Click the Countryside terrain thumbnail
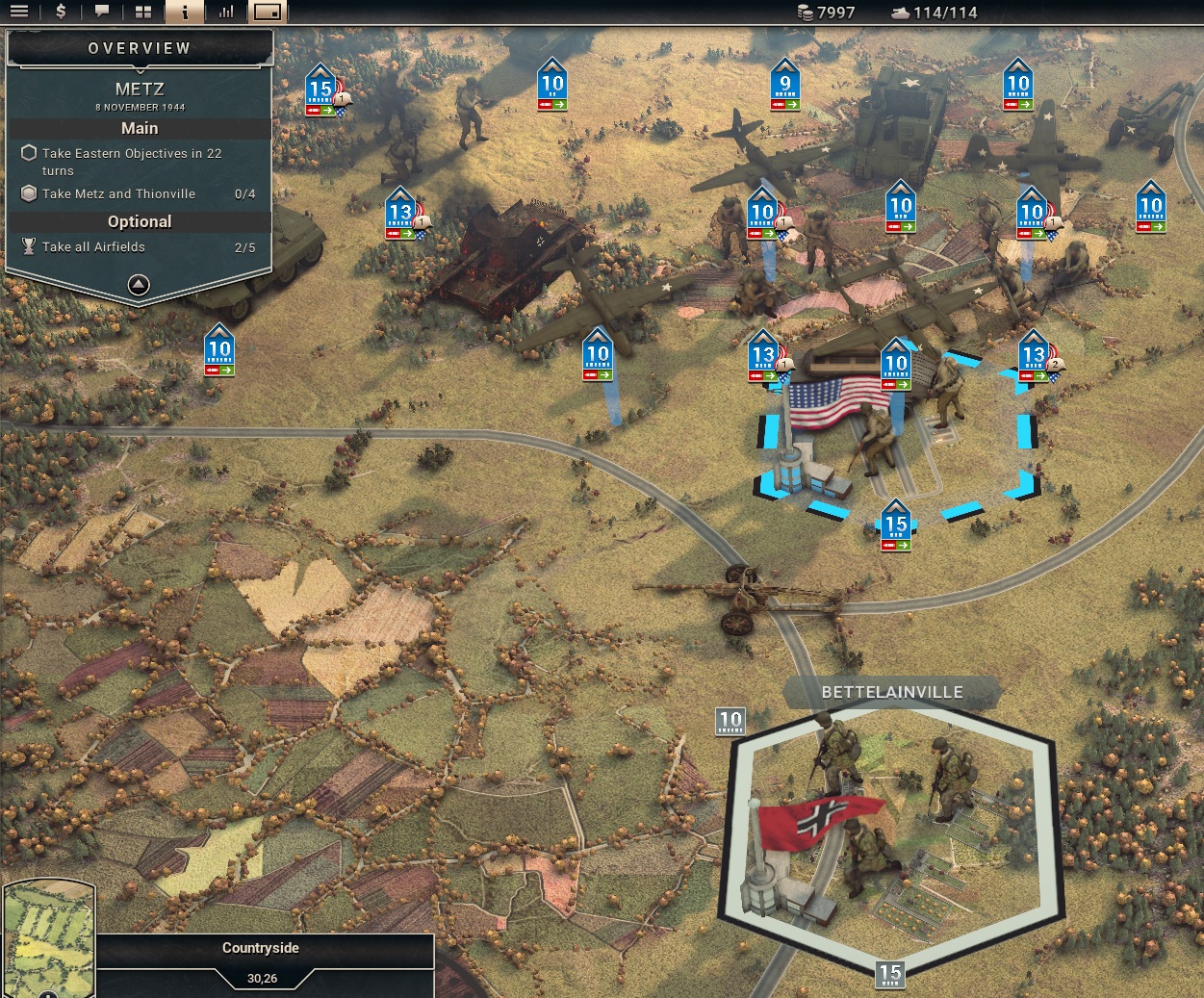 48,938
